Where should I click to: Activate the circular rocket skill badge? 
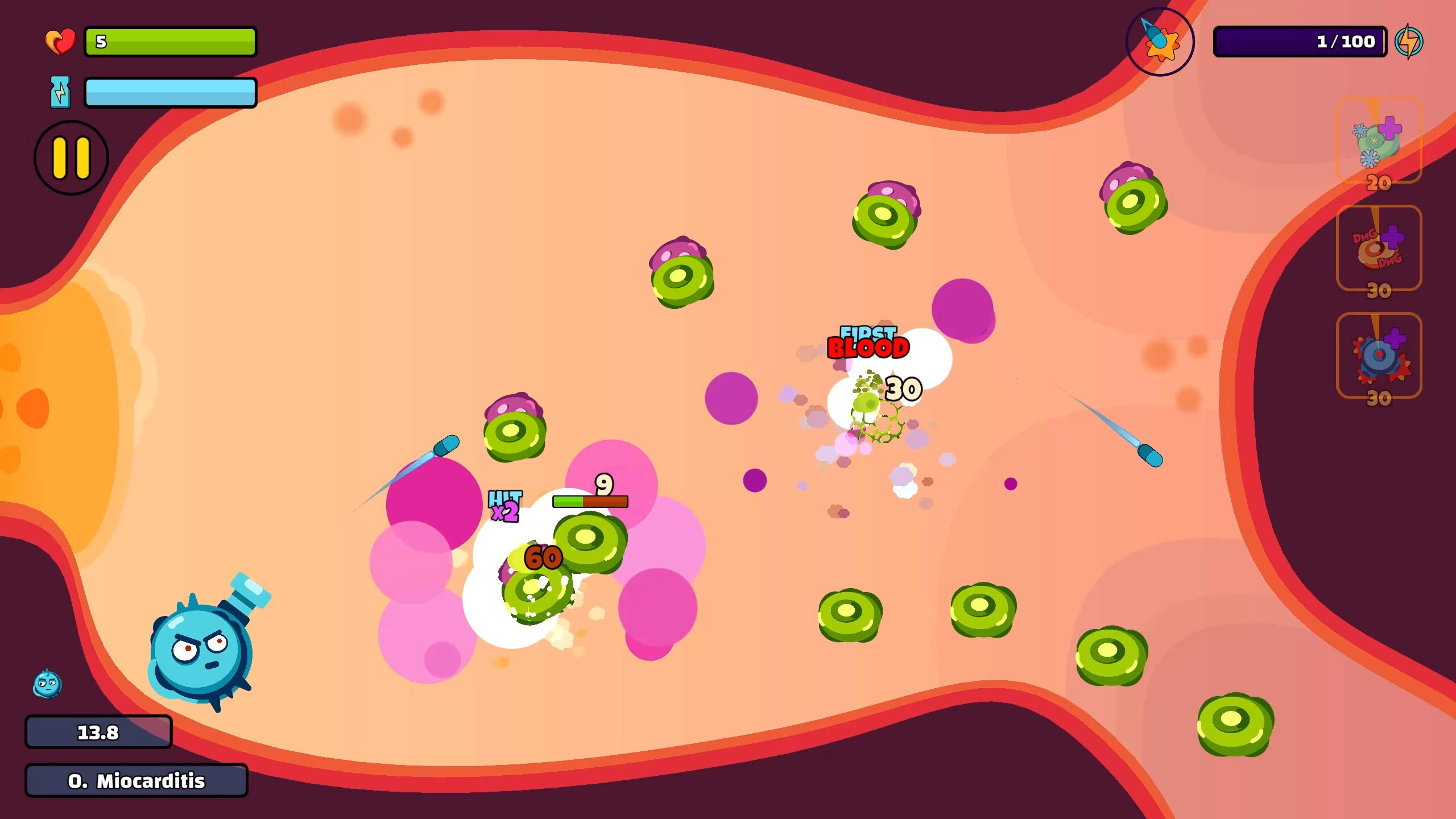1161,41
